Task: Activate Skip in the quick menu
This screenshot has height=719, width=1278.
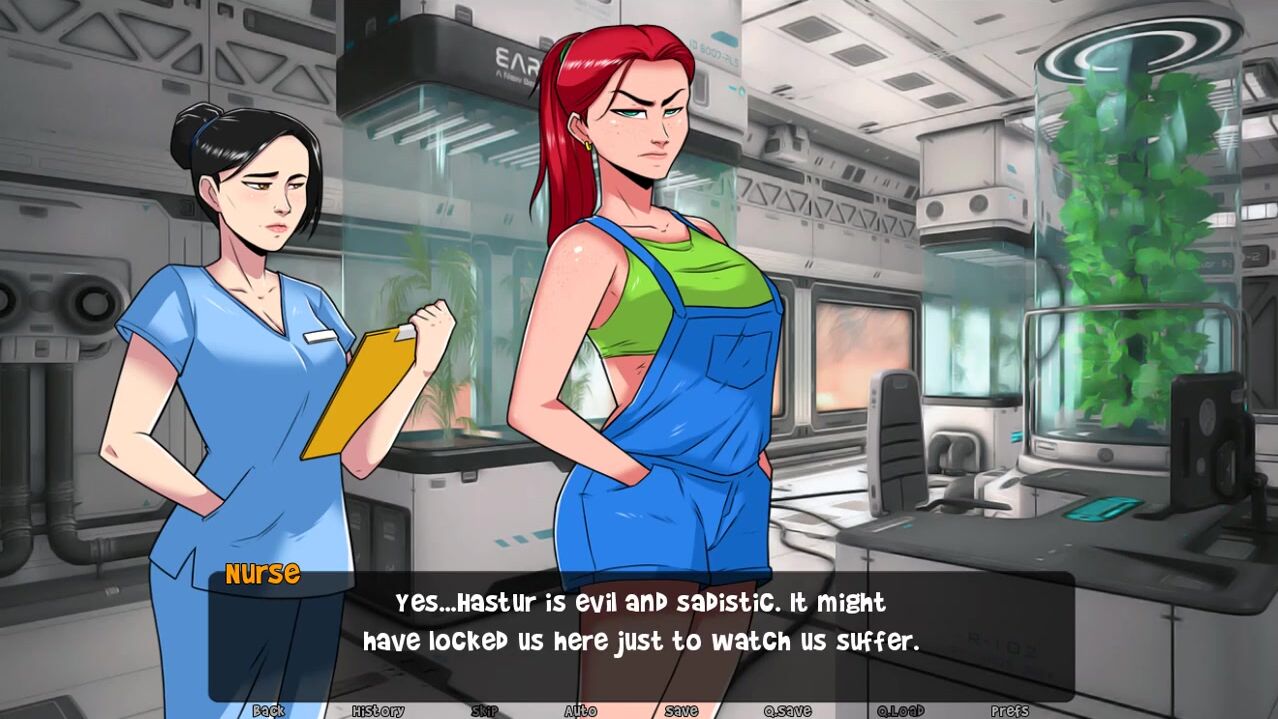Action: click(x=484, y=711)
